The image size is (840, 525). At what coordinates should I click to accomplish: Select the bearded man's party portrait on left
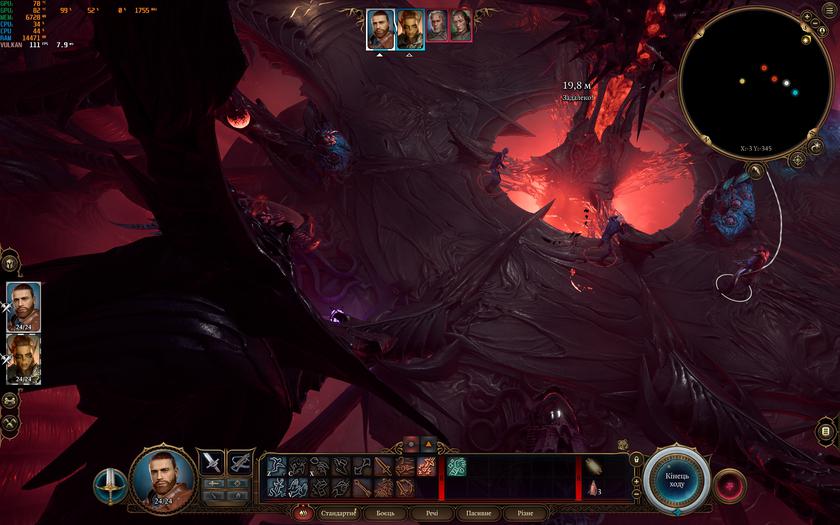pos(23,305)
